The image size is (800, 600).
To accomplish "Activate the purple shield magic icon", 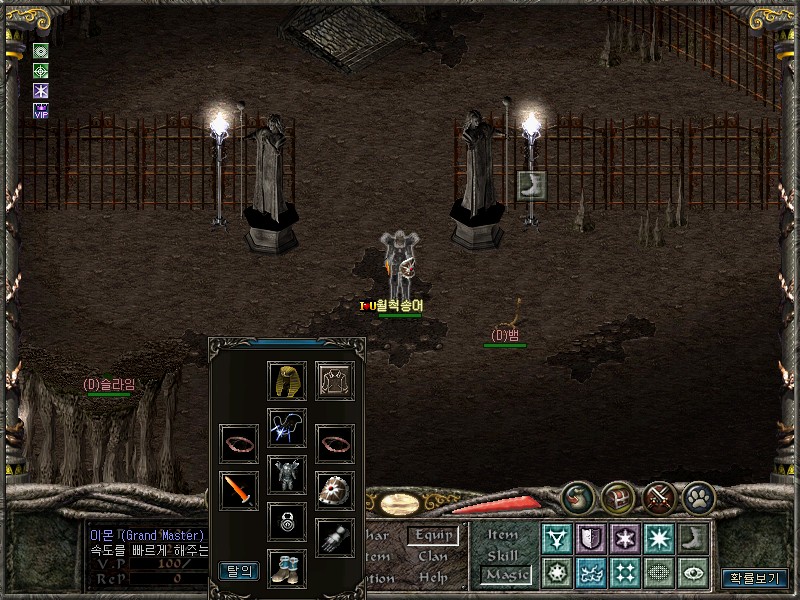I will (x=590, y=540).
